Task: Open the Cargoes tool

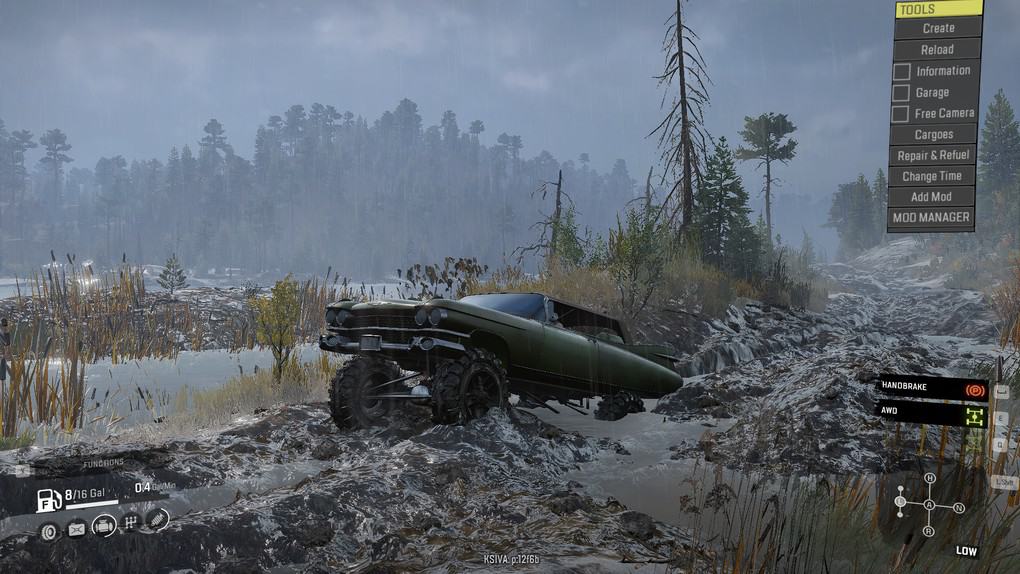Action: coord(932,134)
